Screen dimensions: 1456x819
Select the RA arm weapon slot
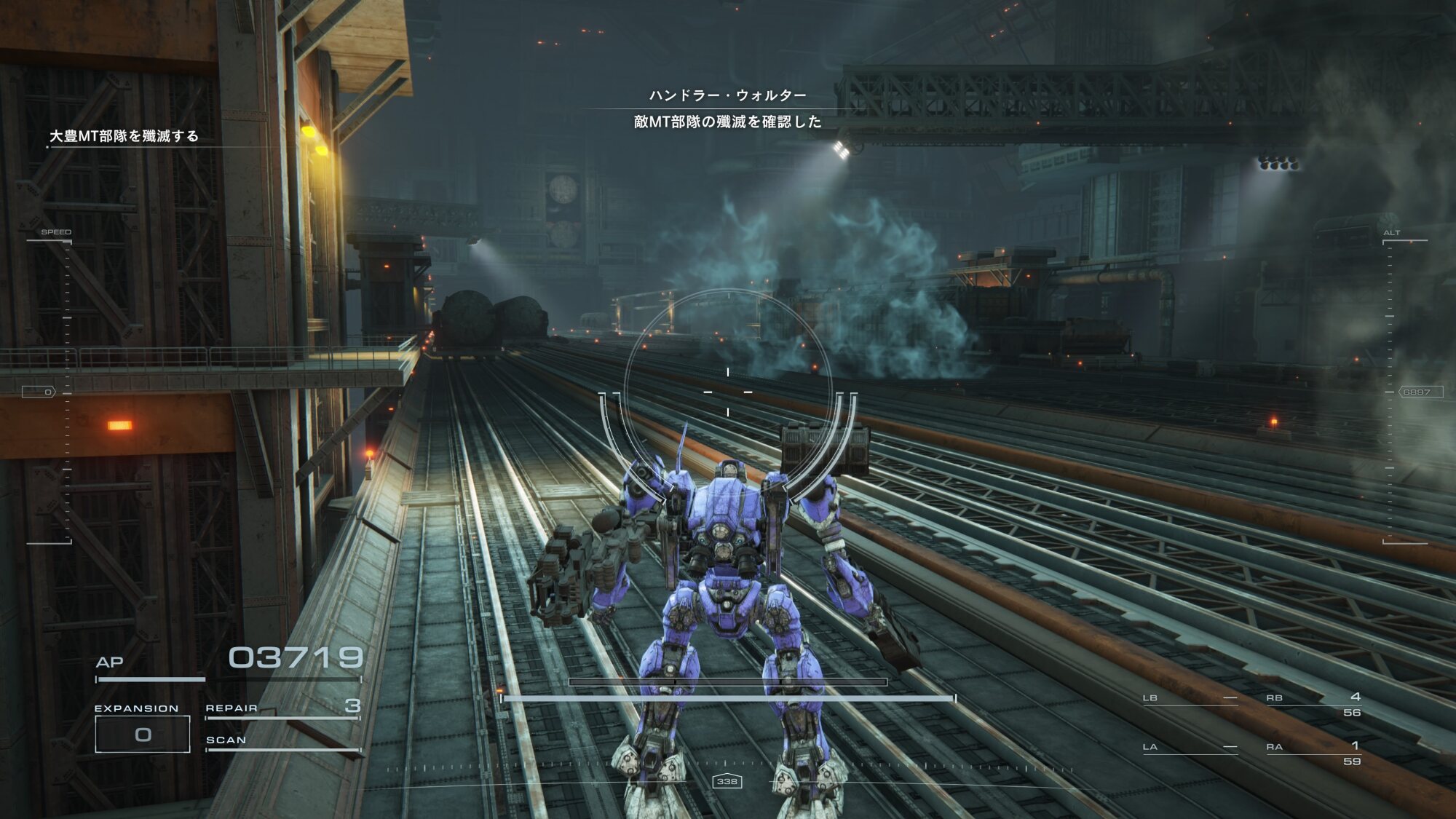click(1313, 753)
